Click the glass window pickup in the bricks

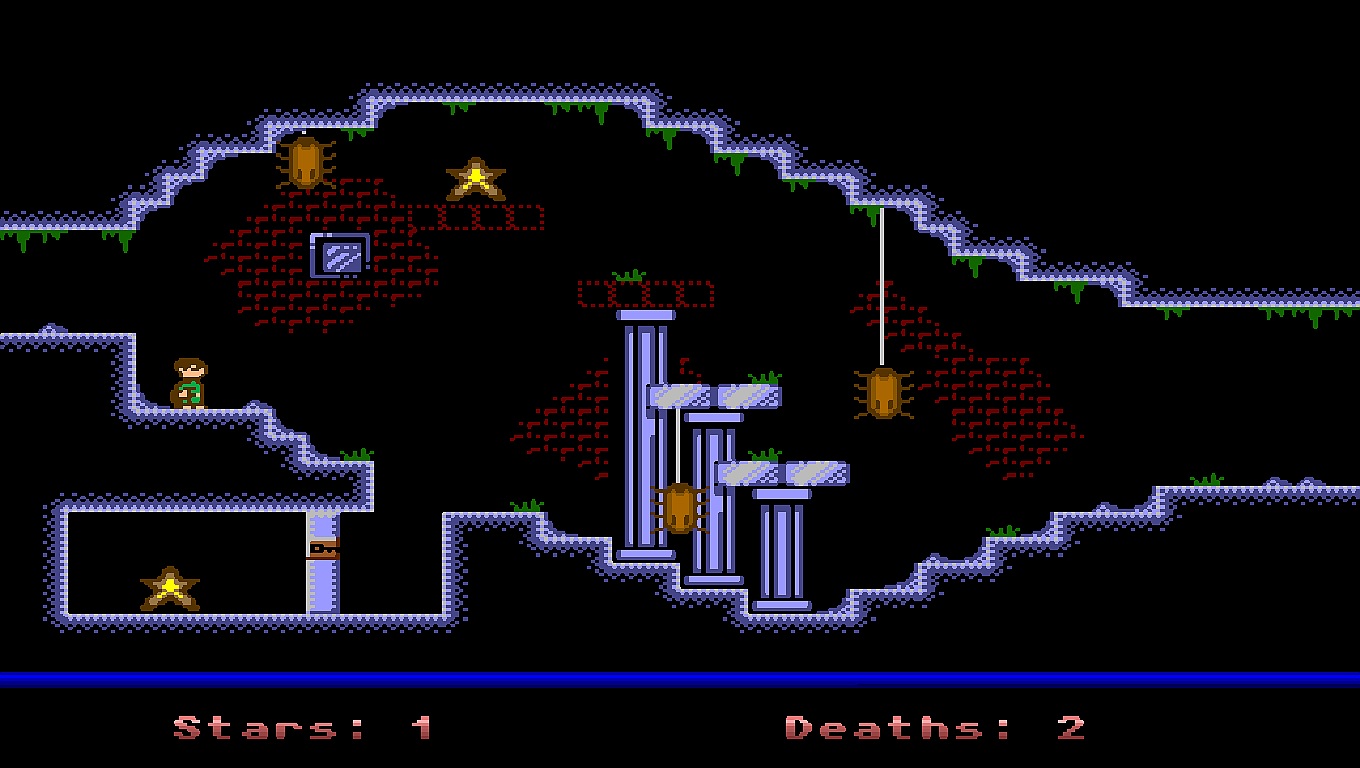point(340,255)
